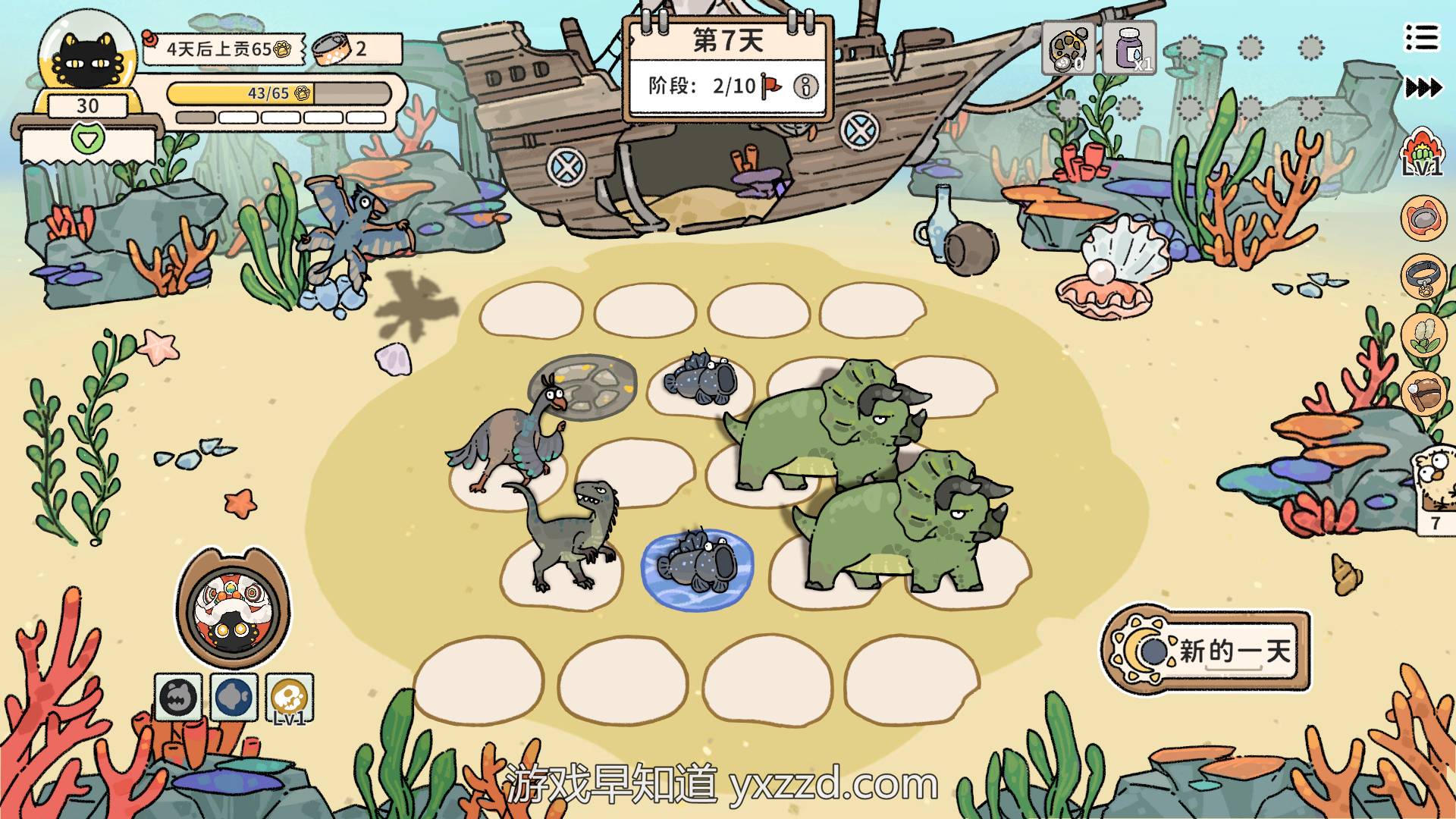Select the blue fish skill icon
This screenshot has height=819, width=1456.
tap(234, 697)
